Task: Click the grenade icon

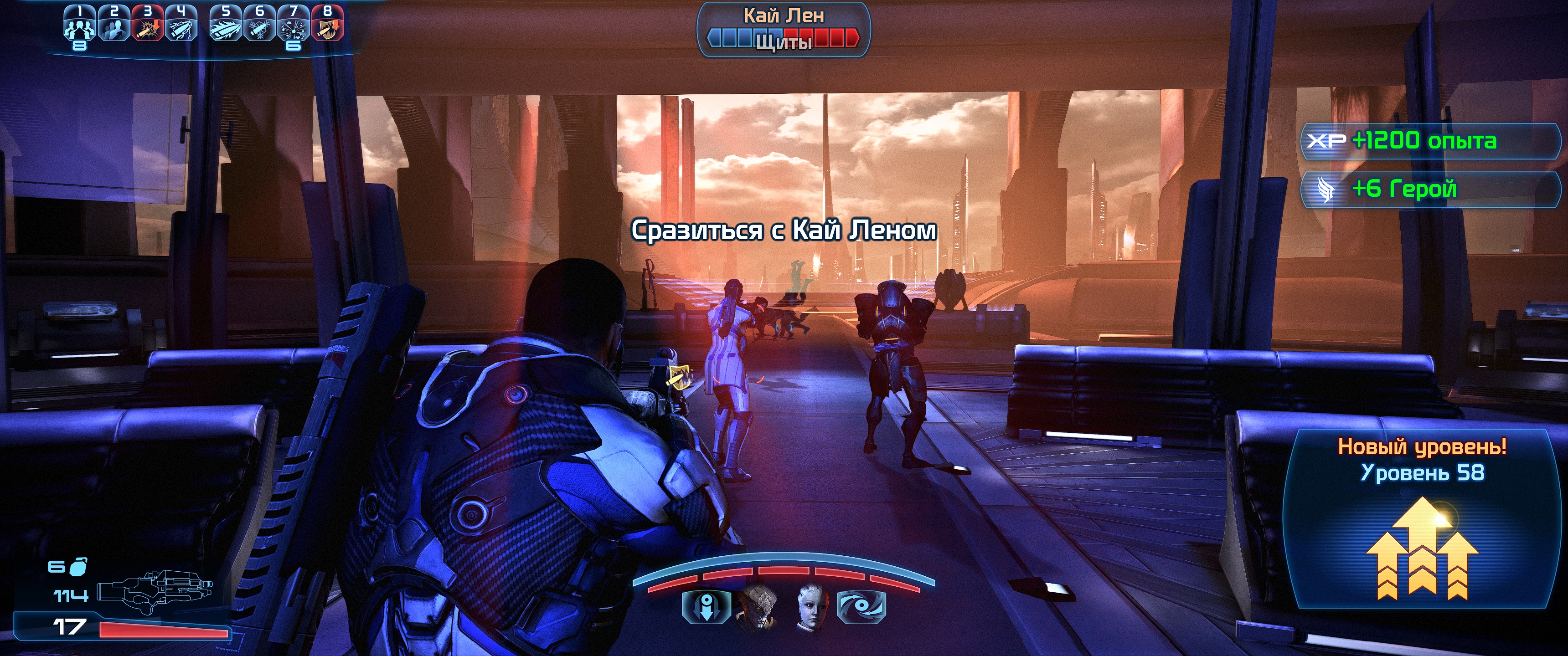Action: pos(77,567)
